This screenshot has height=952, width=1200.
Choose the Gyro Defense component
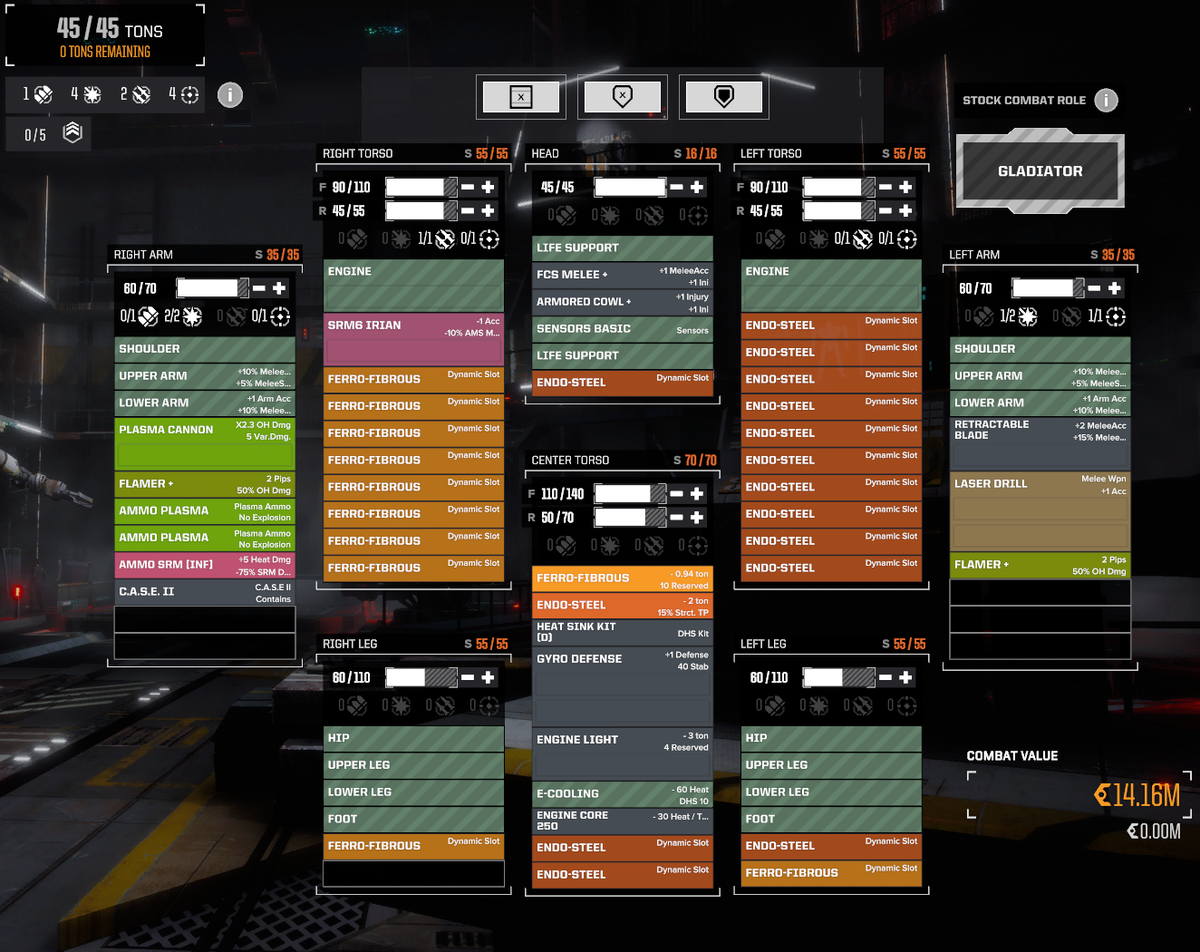tap(622, 686)
